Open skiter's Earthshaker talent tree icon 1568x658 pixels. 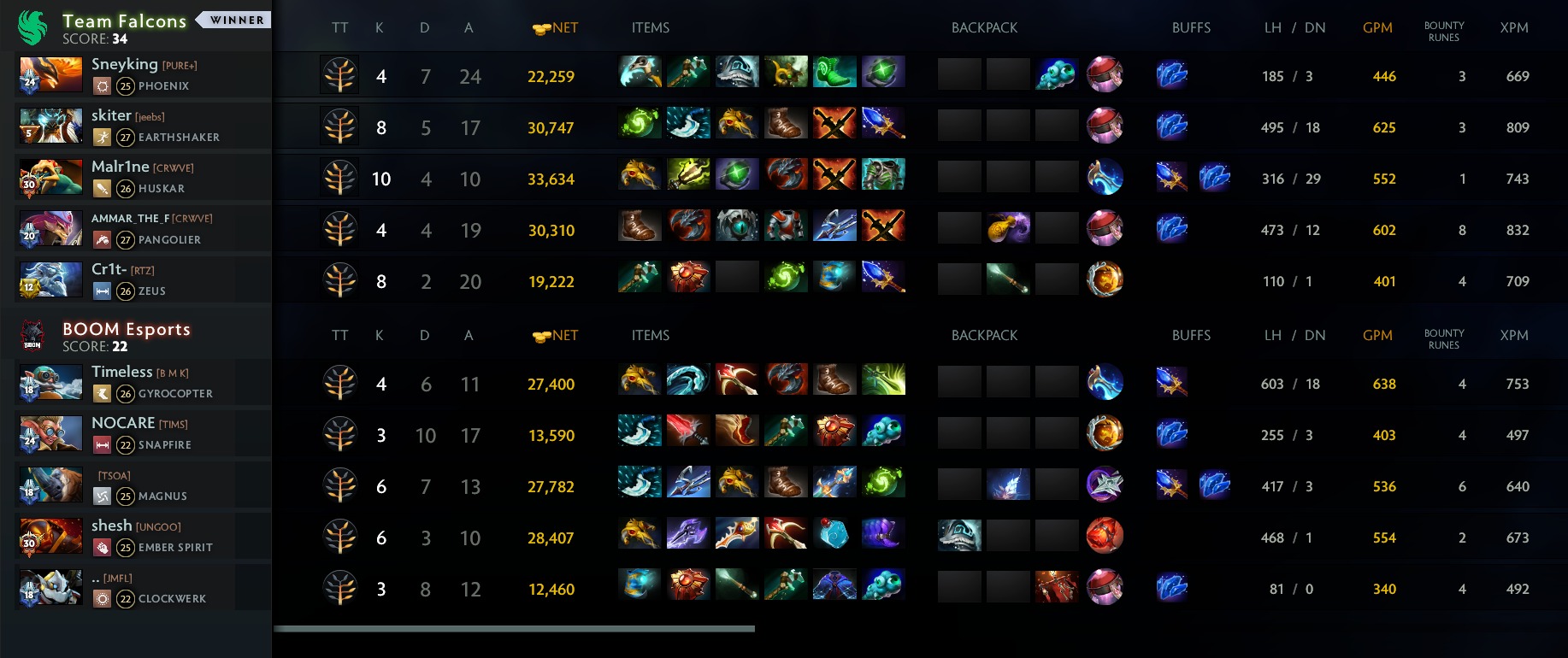pyautogui.click(x=339, y=127)
